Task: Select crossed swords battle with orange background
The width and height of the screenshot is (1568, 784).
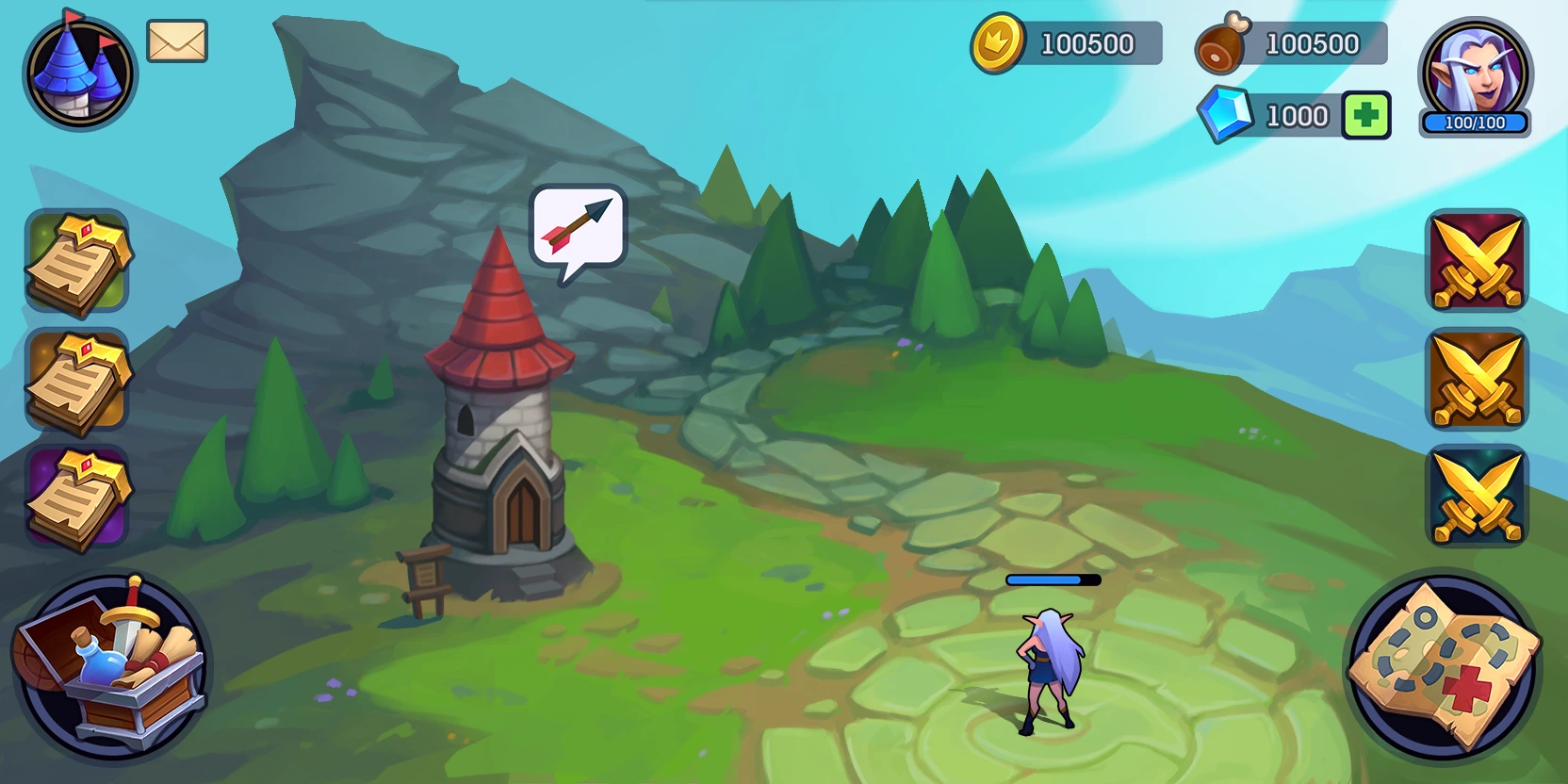Action: (x=1477, y=379)
